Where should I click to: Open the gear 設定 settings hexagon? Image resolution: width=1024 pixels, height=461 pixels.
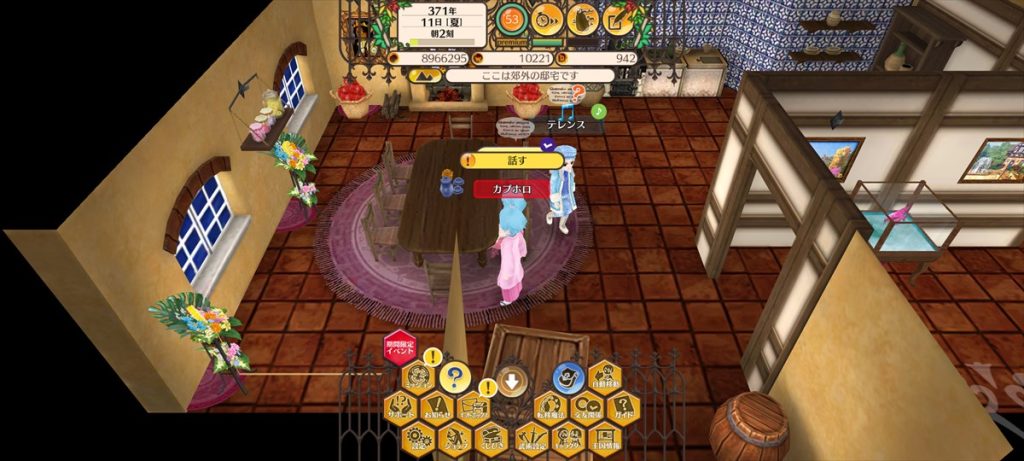point(418,438)
